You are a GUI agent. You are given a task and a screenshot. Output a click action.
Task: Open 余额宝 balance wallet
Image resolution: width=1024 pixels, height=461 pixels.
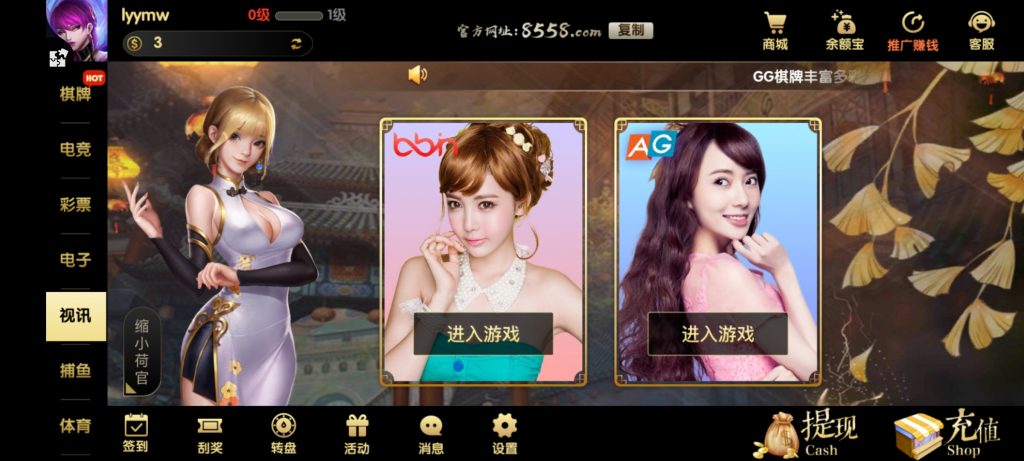[x=844, y=30]
